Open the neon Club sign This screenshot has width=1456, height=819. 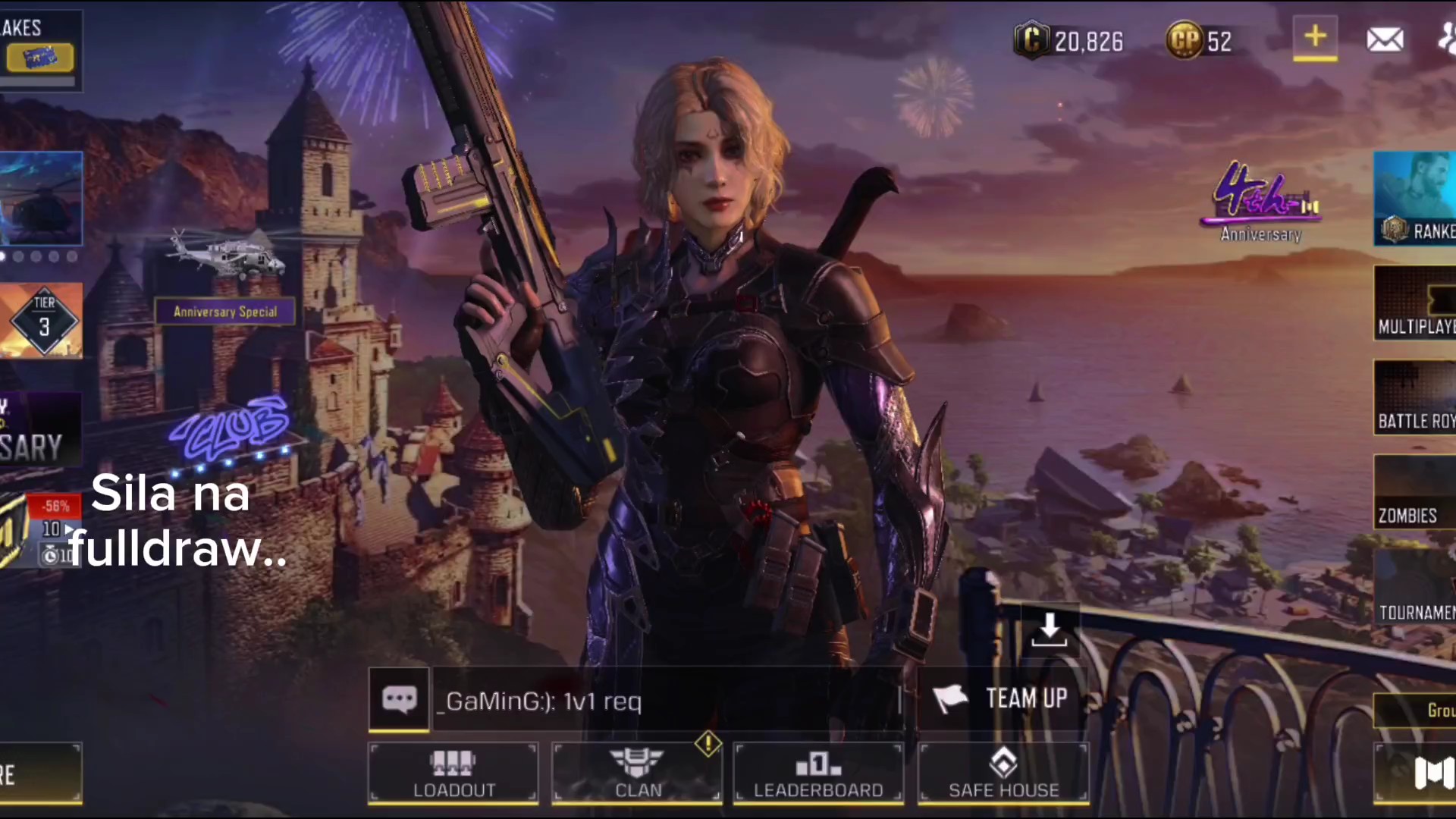click(230, 430)
